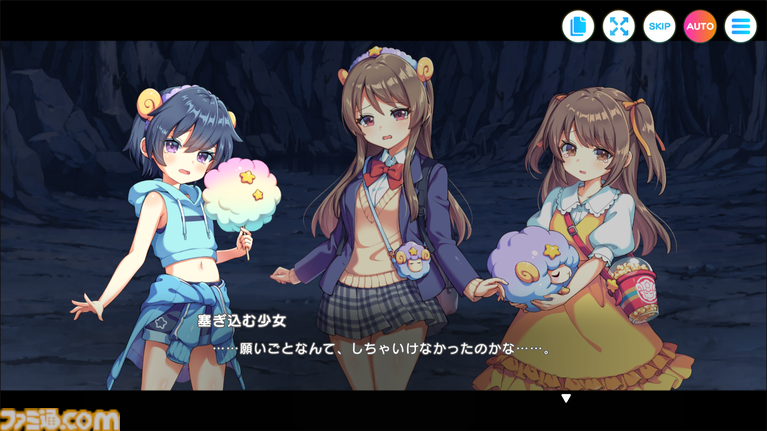This screenshot has width=767, height=431.
Task: Open the dialogue log document icon
Action: pos(578,27)
